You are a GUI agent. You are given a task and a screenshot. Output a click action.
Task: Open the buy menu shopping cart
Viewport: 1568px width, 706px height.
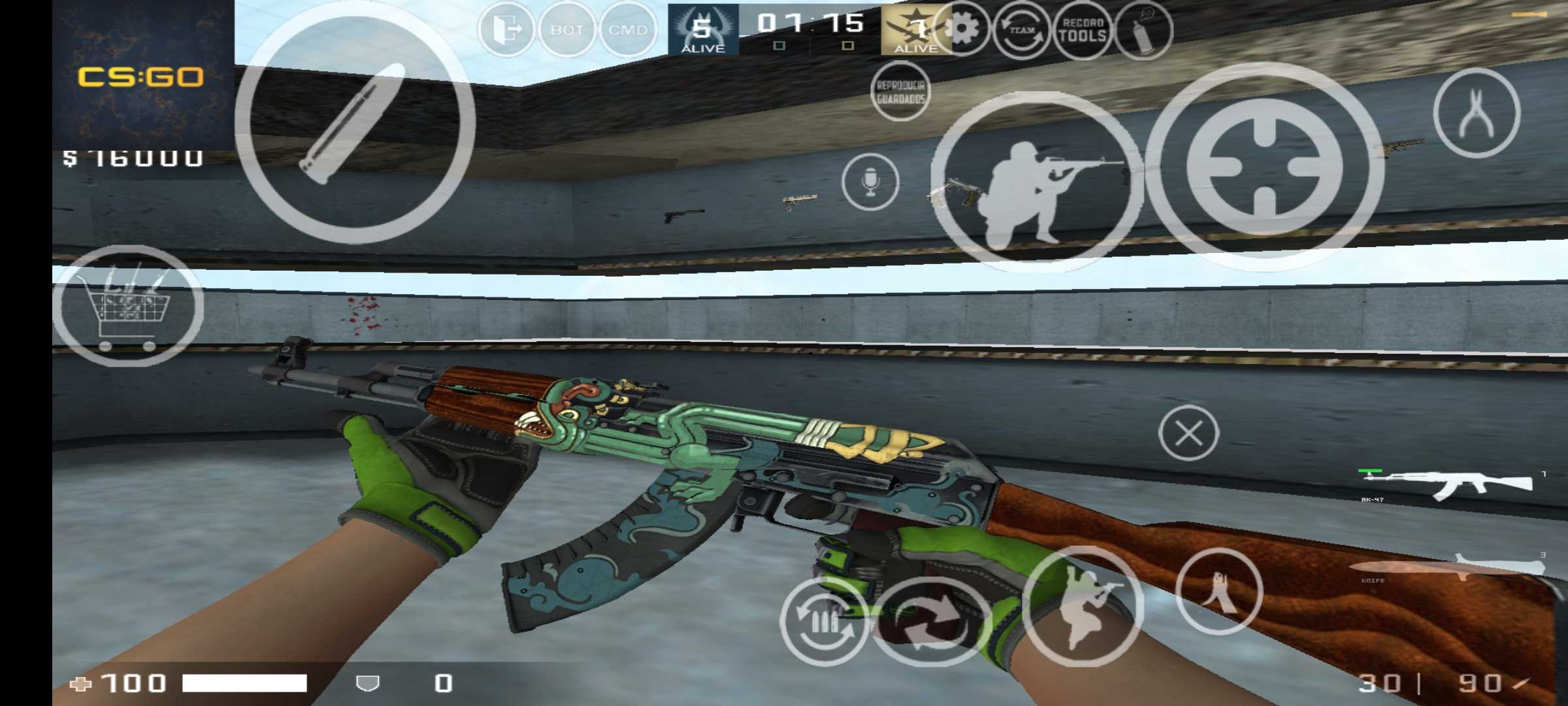click(128, 306)
